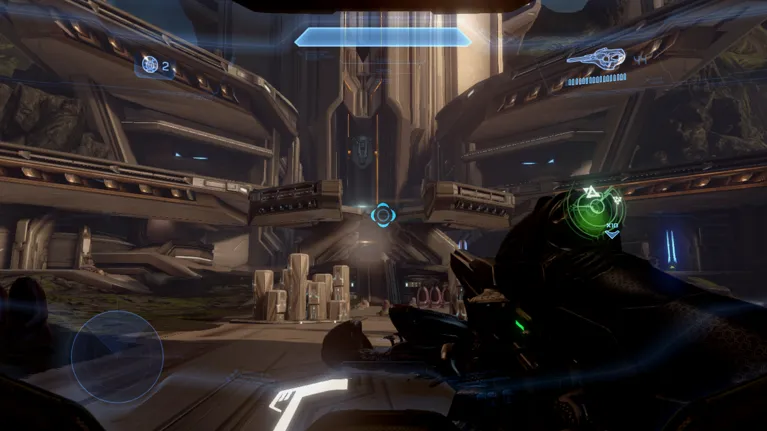Screen dimensions: 767x431
Task: Select the green objective waypoint marker
Action: pos(597,206)
